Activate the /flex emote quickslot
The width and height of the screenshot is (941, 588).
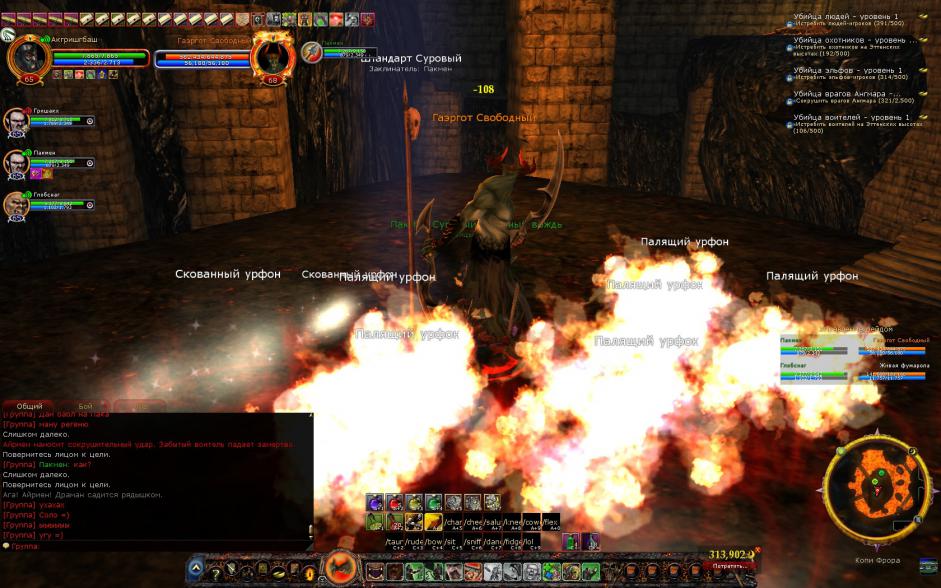point(550,521)
